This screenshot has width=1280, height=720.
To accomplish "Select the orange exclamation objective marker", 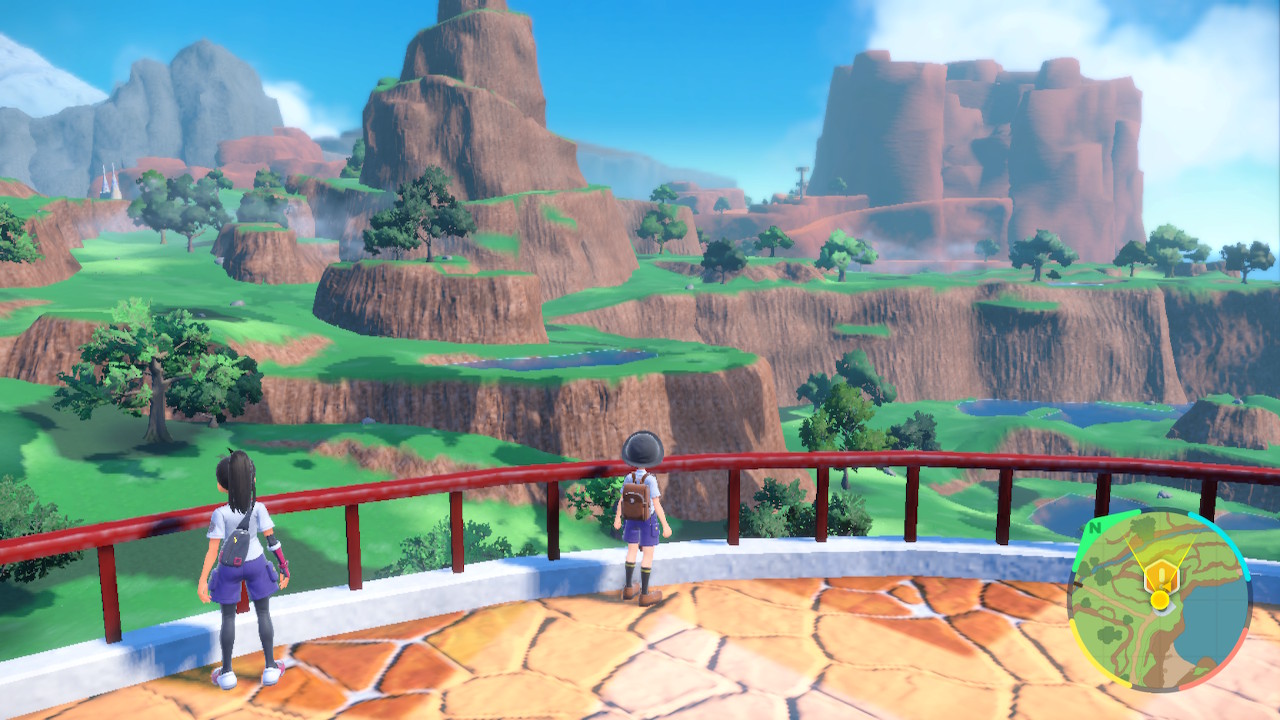I will (1160, 575).
